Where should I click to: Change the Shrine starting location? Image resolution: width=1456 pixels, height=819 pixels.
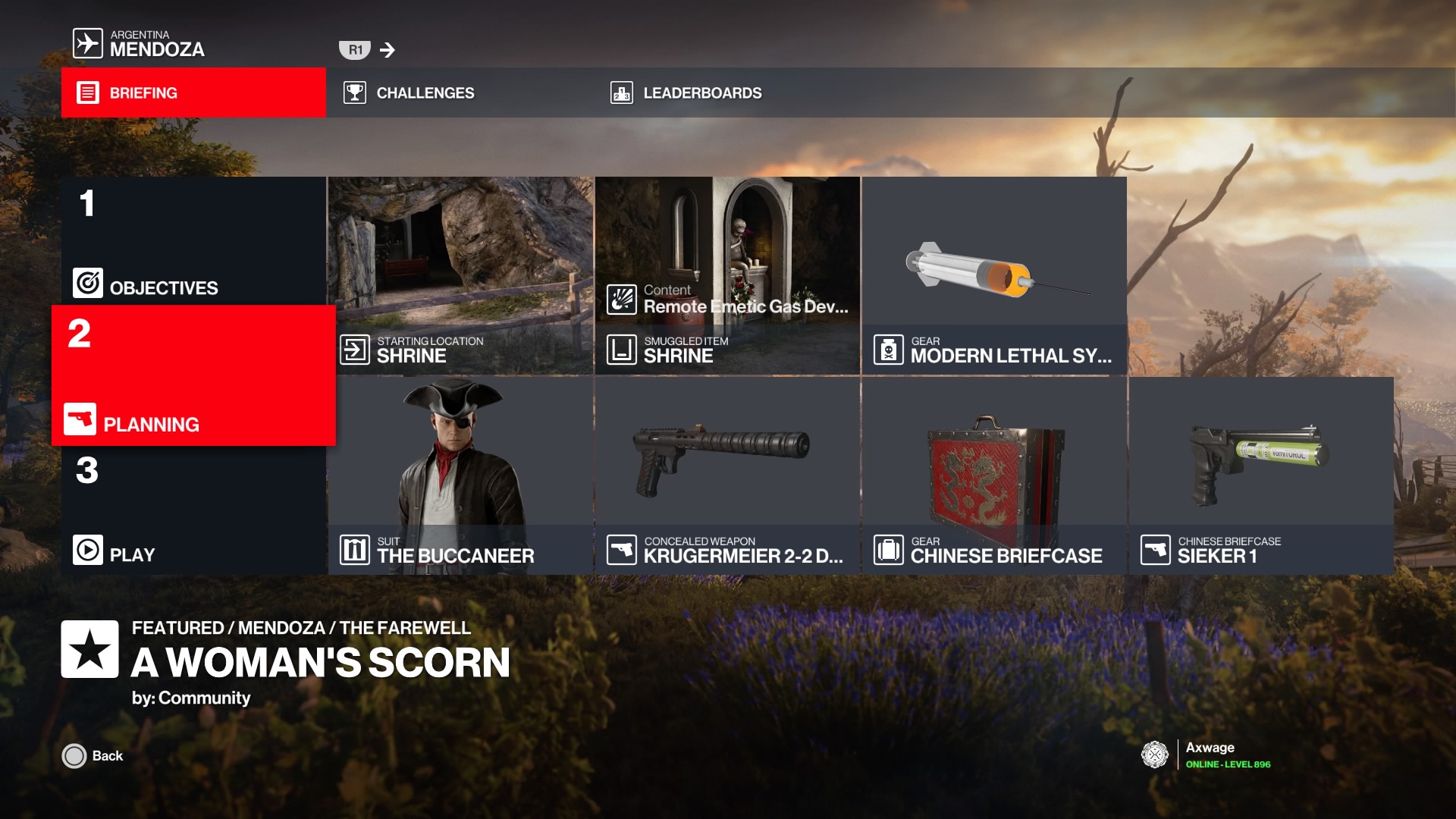pos(460,275)
